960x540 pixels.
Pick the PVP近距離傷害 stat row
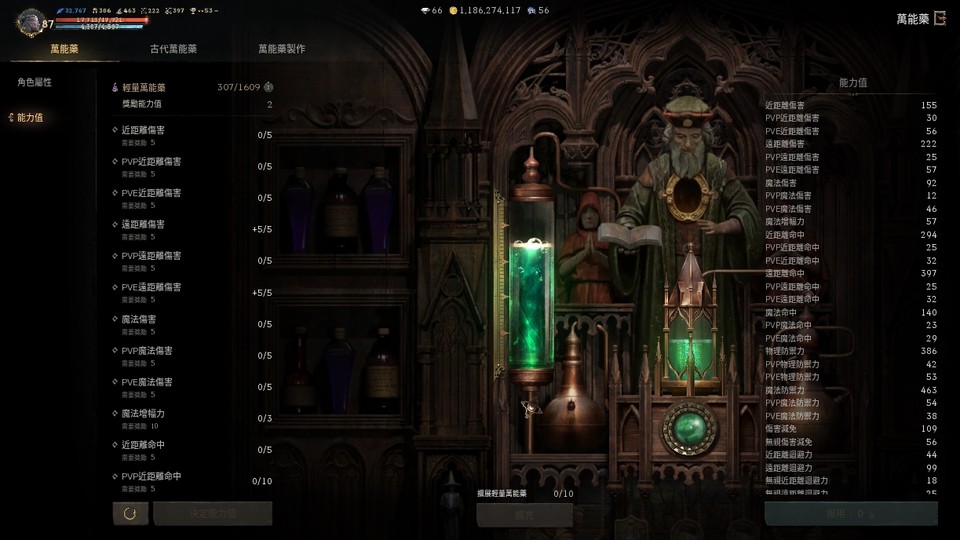pyautogui.click(x=192, y=166)
